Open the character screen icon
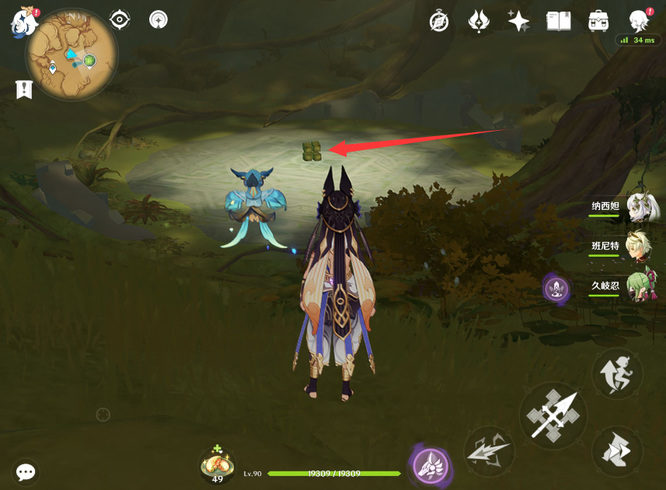 tap(639, 21)
